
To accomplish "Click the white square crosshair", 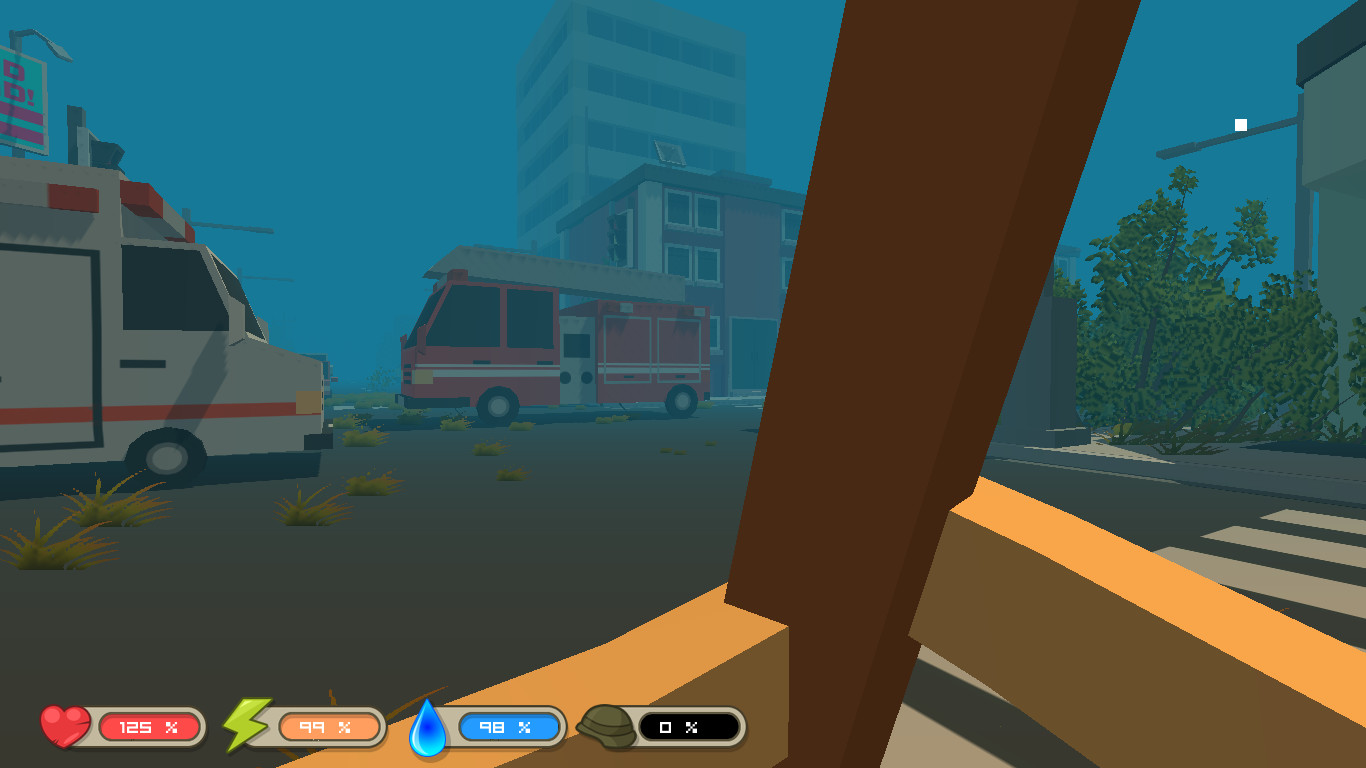I will (x=1240, y=124).
